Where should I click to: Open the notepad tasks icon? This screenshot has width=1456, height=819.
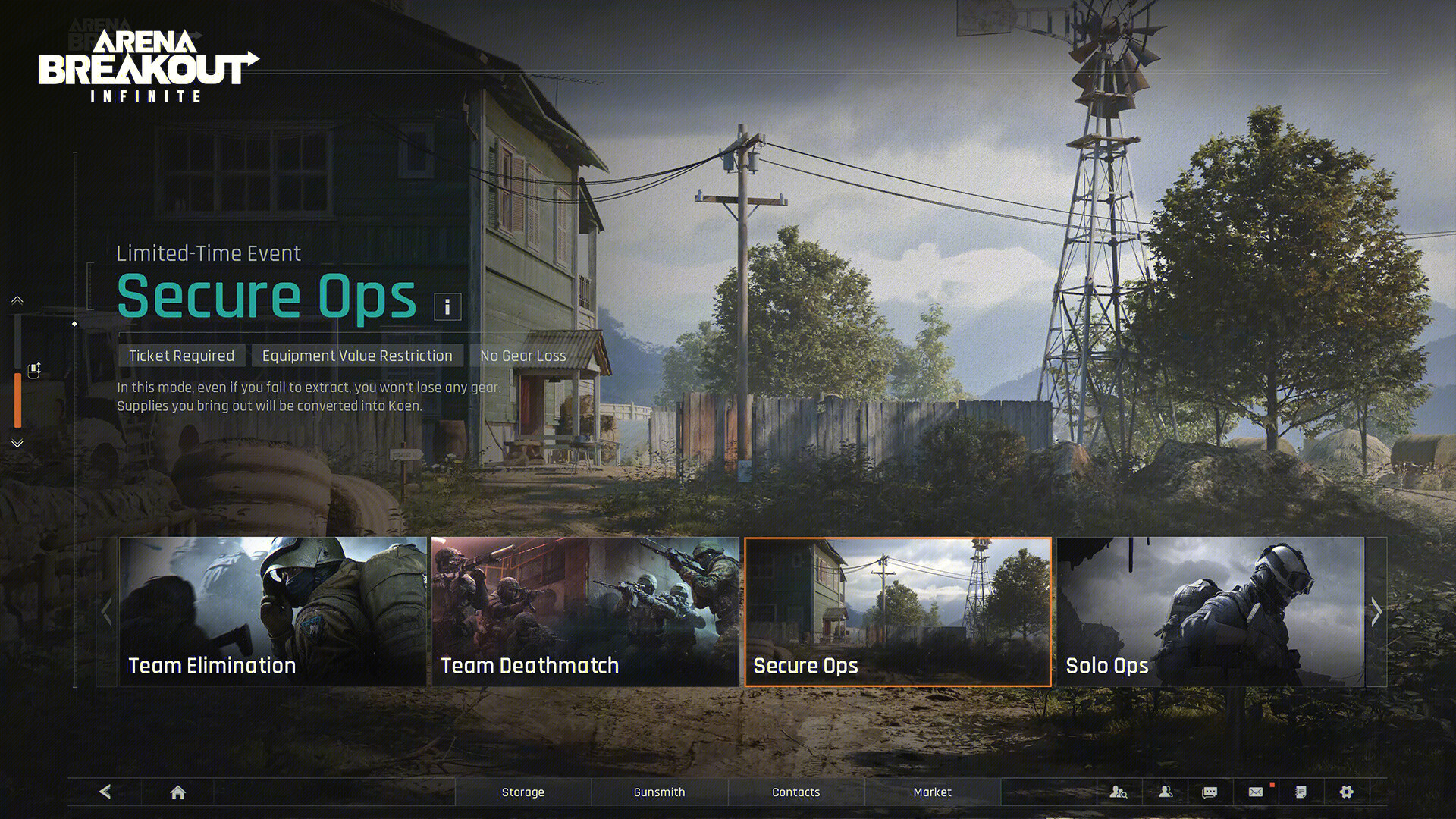click(1301, 792)
